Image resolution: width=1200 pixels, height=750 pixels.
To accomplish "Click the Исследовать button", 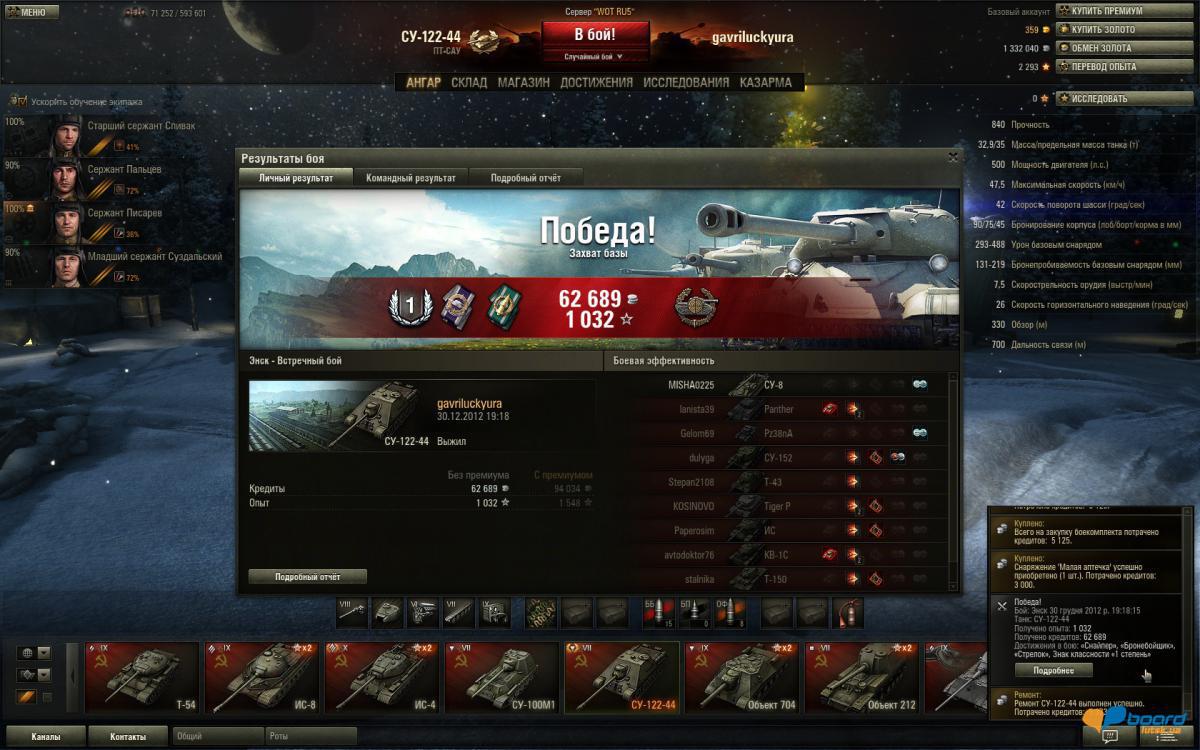I will point(1112,99).
